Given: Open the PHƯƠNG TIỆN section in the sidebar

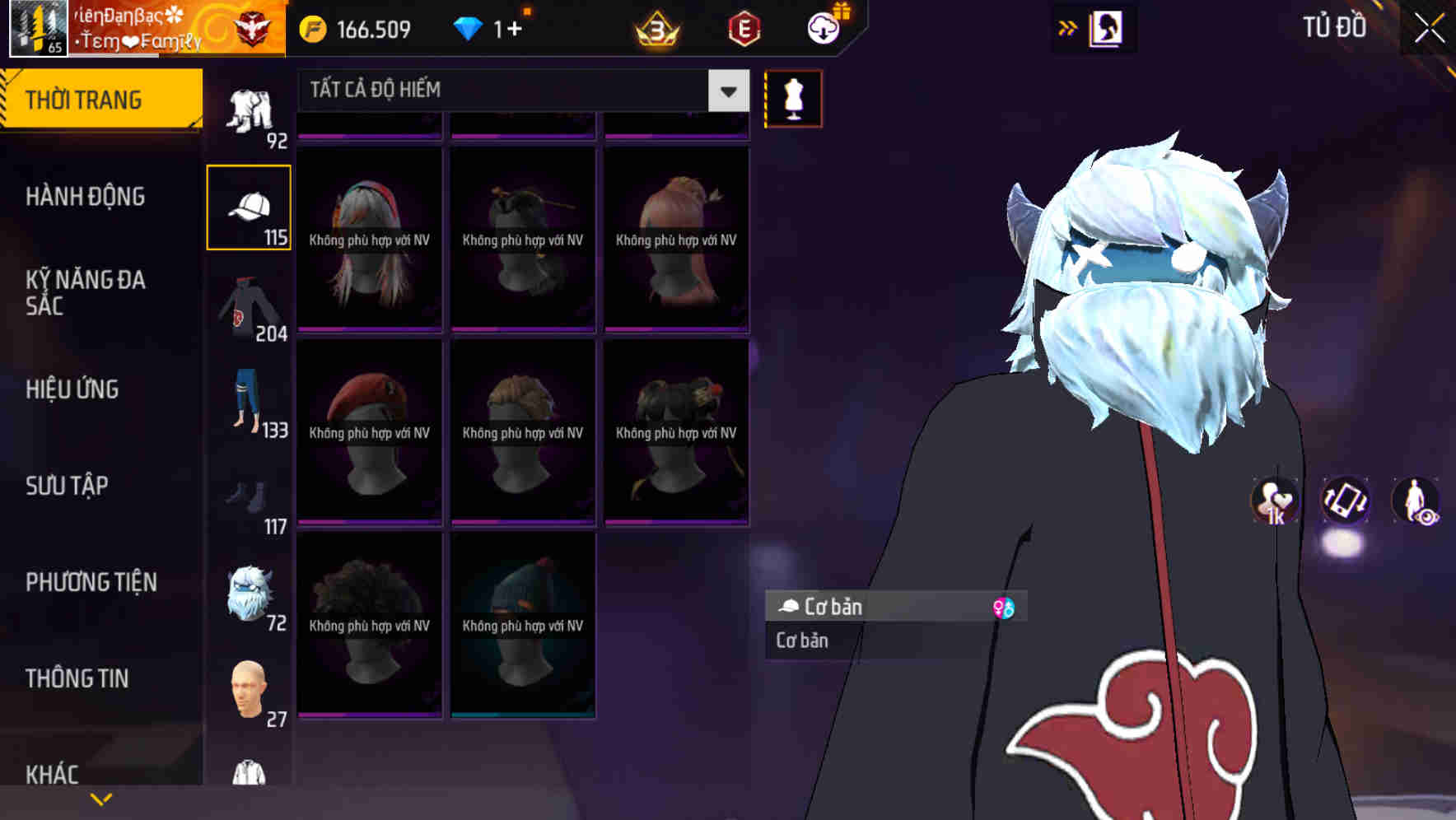Looking at the screenshot, I should click(x=91, y=582).
